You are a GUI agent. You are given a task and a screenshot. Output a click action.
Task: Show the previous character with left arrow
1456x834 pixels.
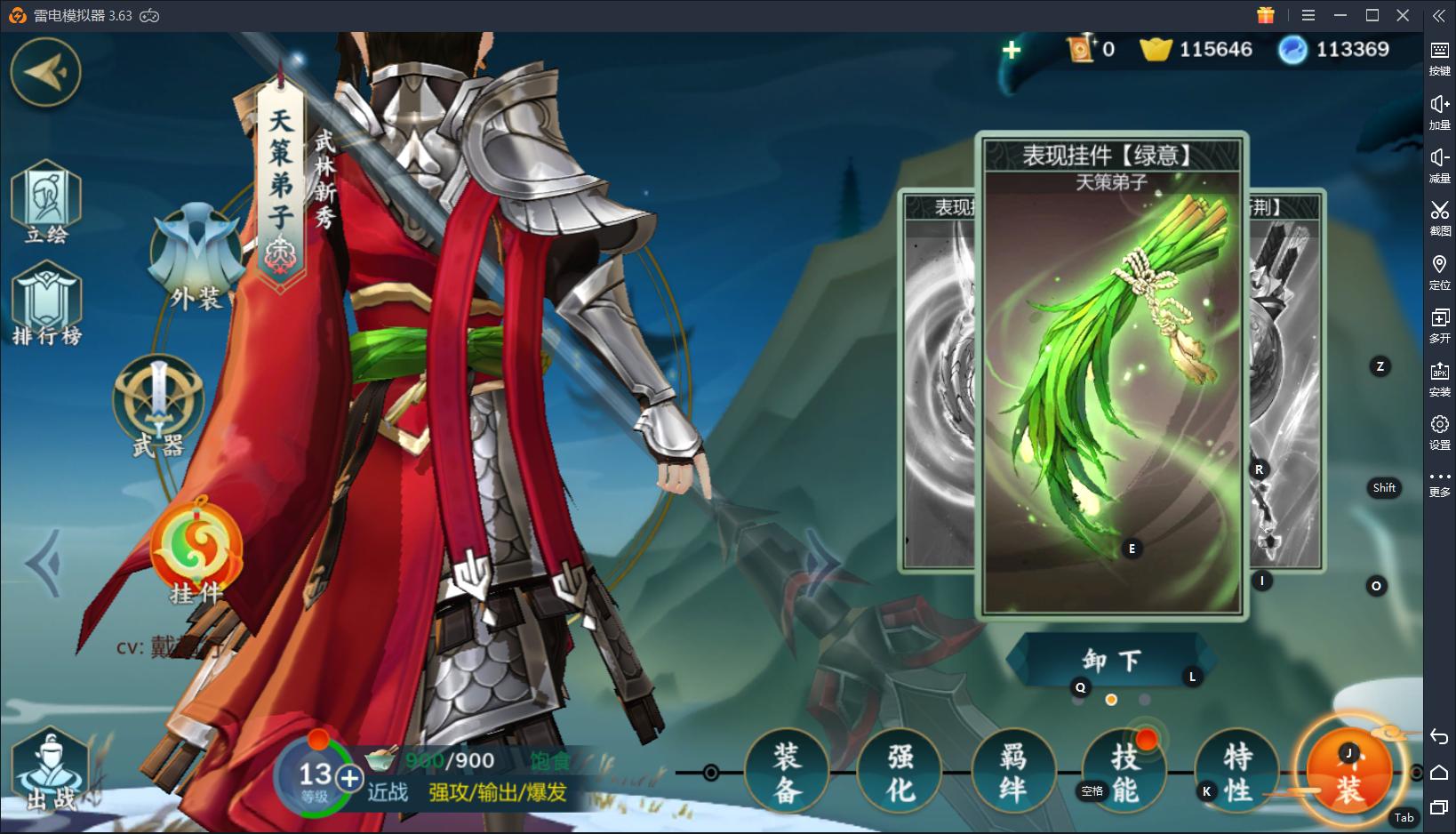pos(44,562)
